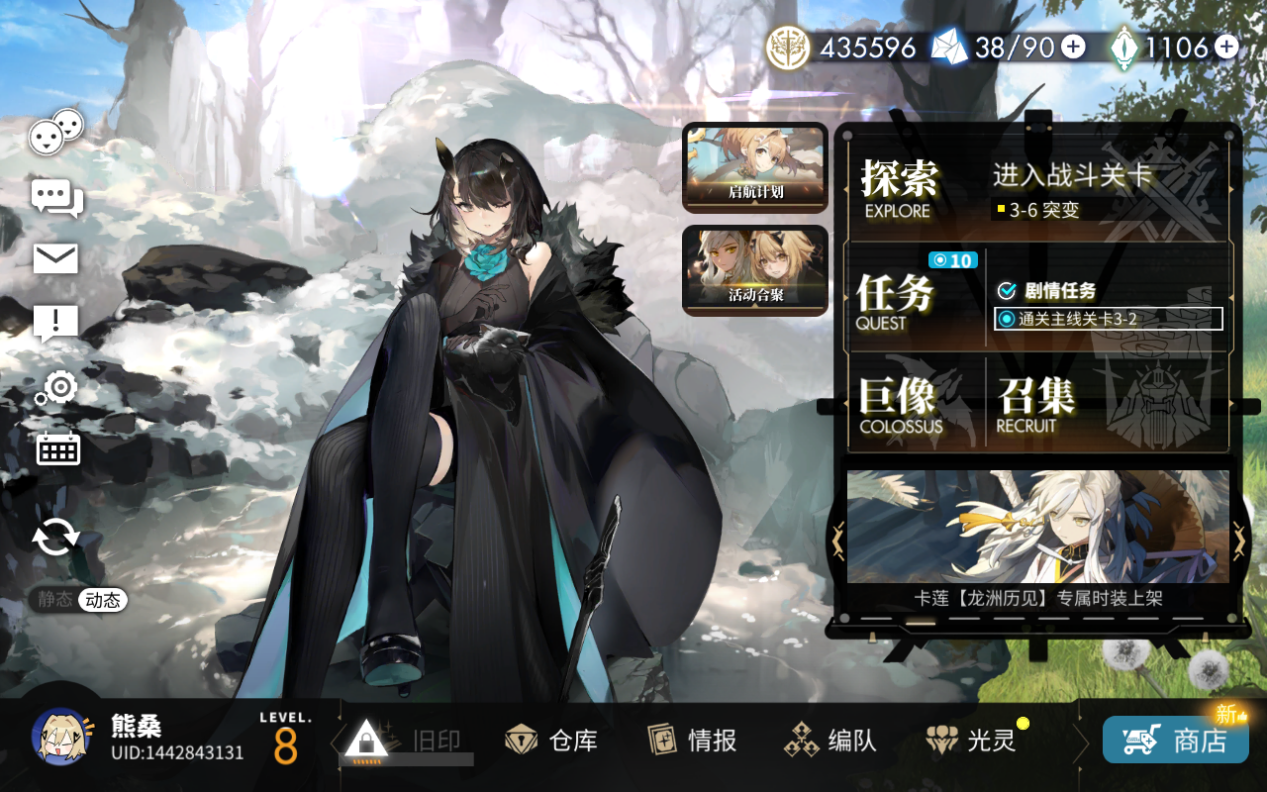Open the 编队 team formation screen

point(830,740)
